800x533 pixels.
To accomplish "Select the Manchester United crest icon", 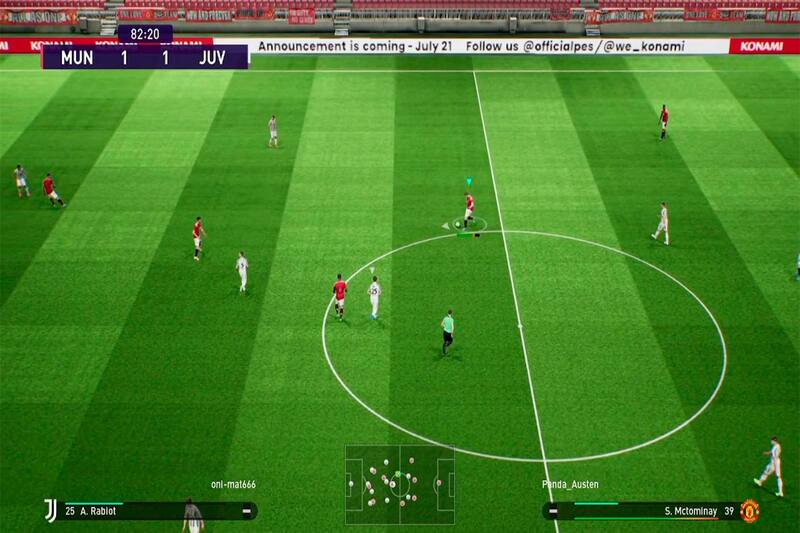I will coord(749,511).
